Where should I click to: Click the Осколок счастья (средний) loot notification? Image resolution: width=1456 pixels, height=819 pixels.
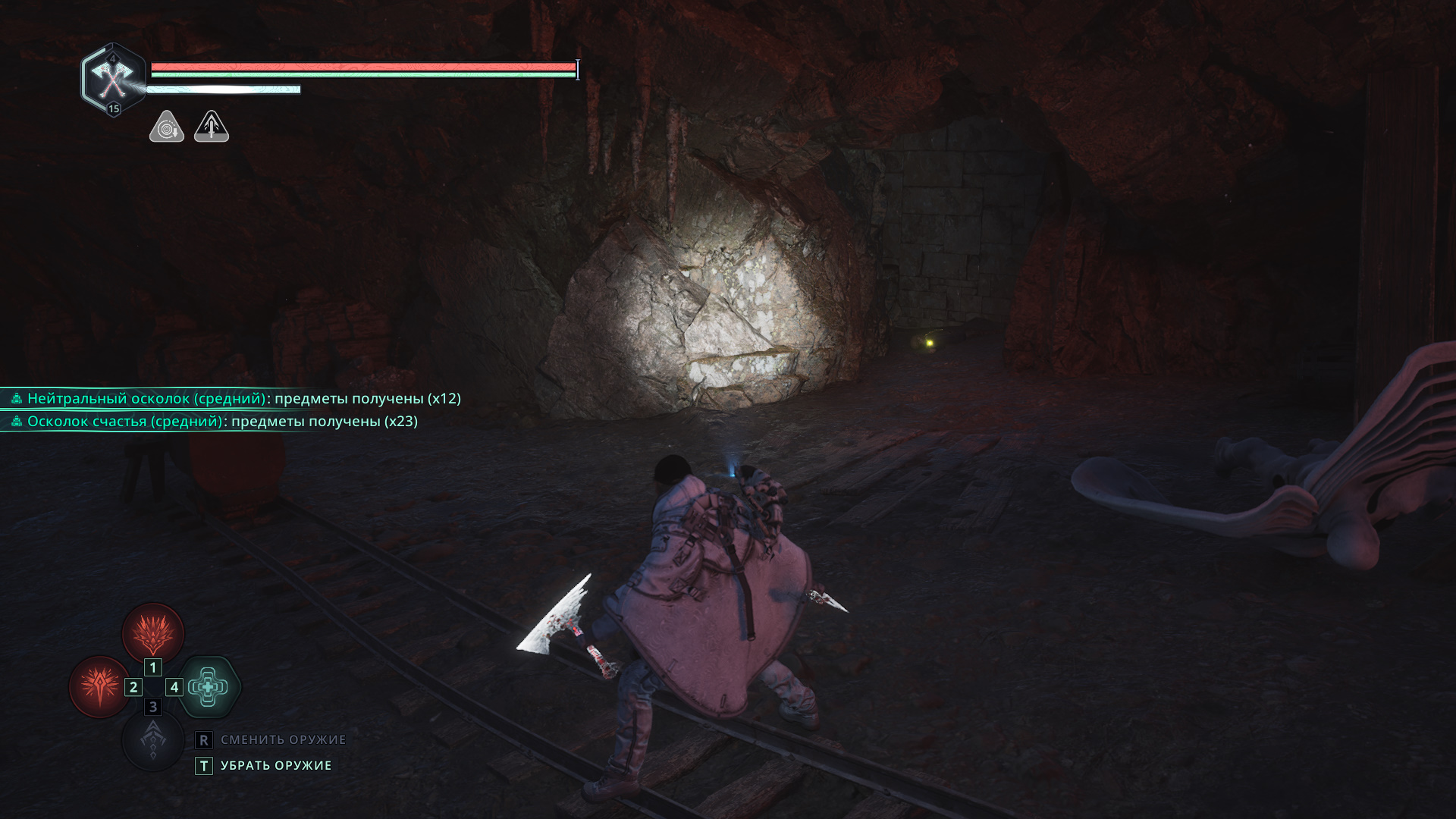(214, 422)
